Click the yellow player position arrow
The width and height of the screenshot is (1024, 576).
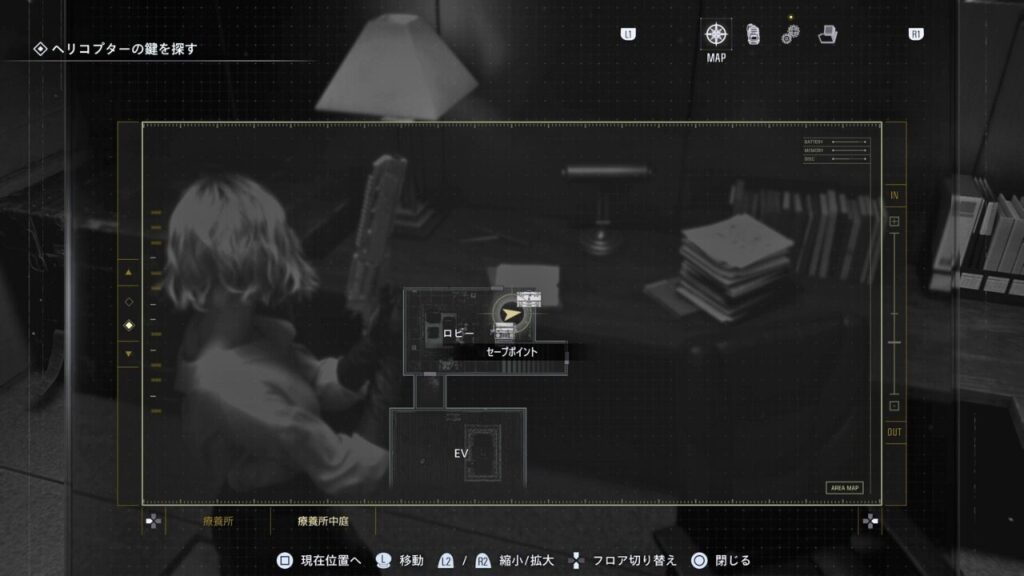pyautogui.click(x=511, y=314)
